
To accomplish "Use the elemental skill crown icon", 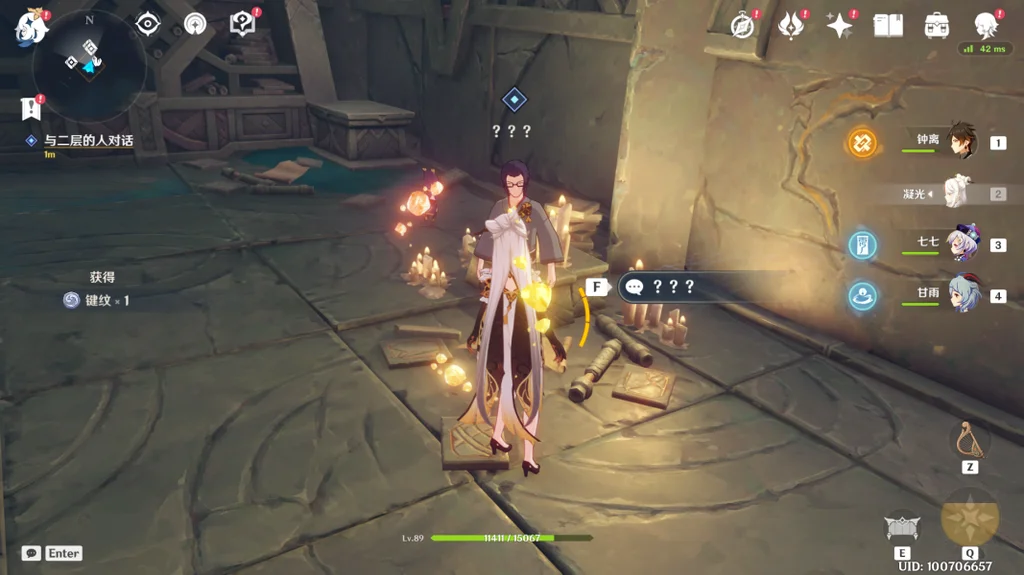I will point(902,527).
